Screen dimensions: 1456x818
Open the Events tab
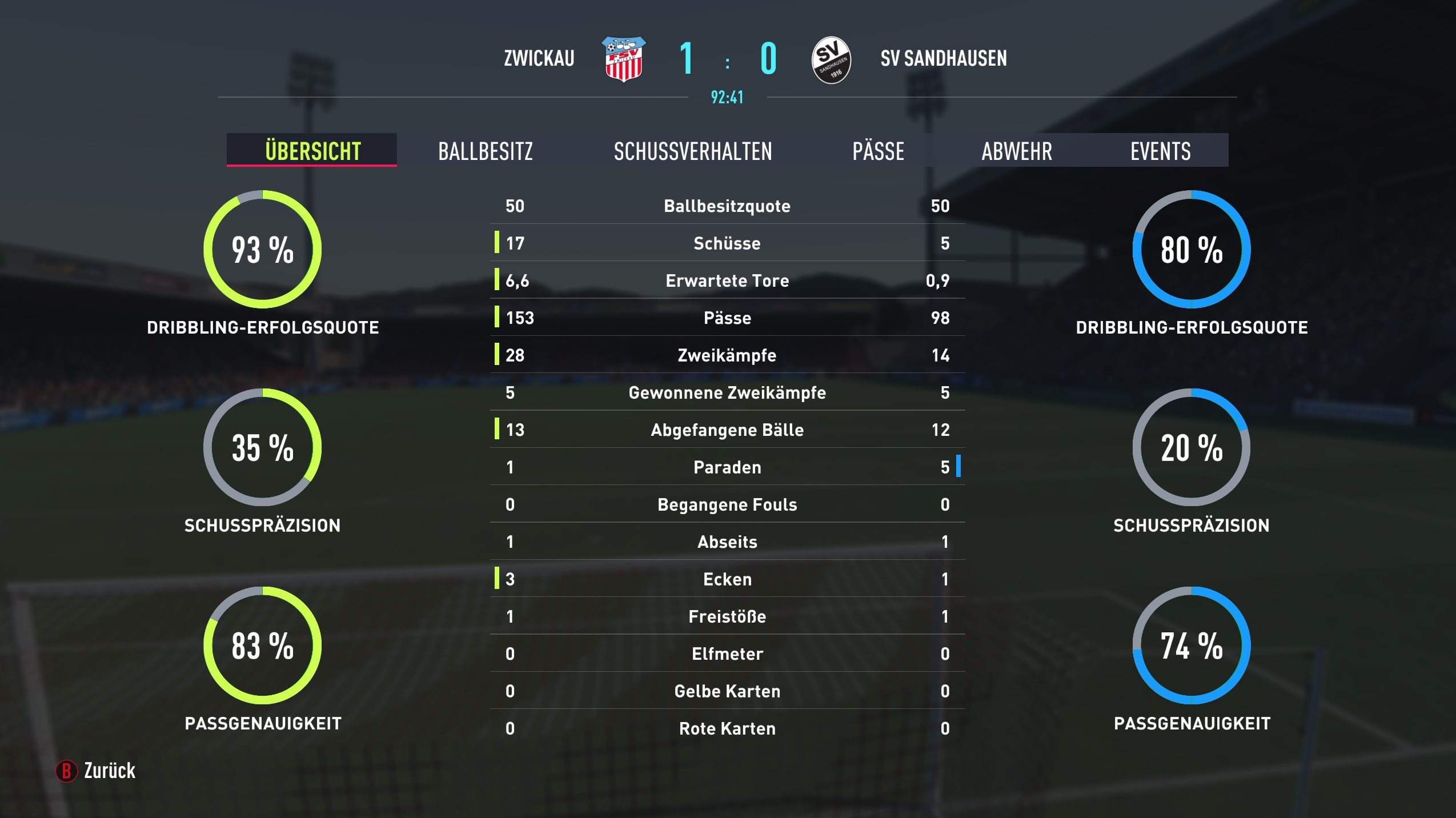click(1160, 151)
